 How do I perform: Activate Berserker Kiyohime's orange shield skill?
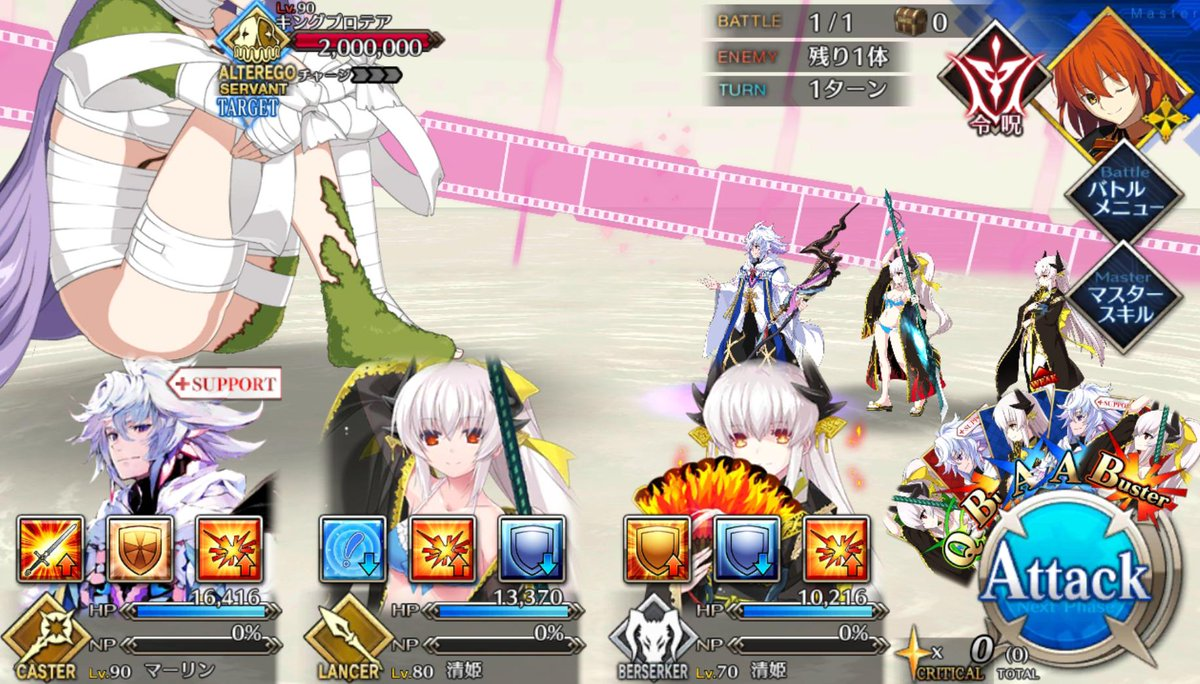pos(656,549)
